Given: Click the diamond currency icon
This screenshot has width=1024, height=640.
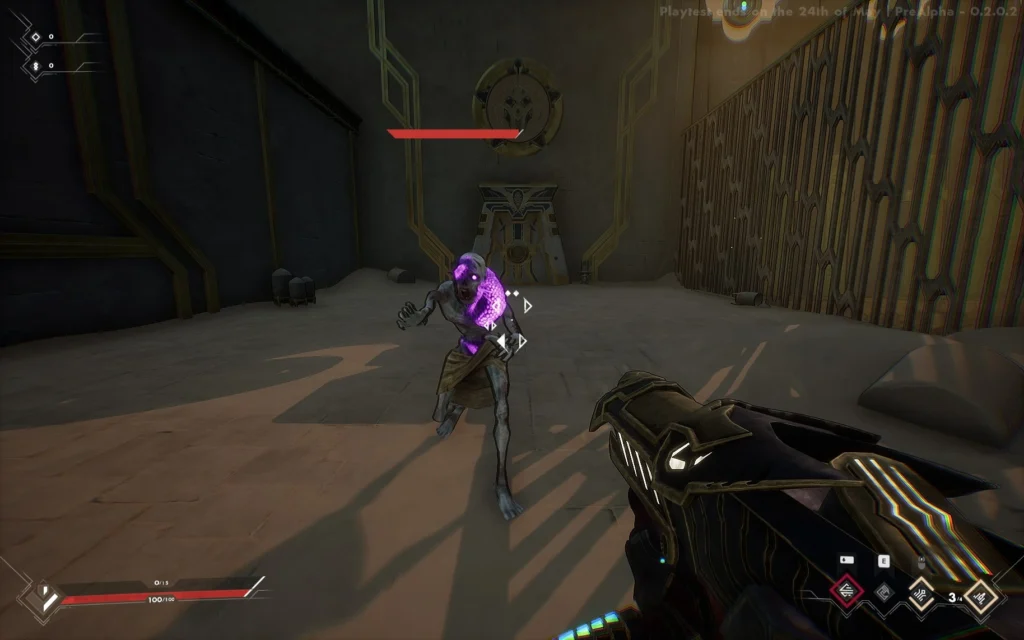Looking at the screenshot, I should click(x=35, y=37).
